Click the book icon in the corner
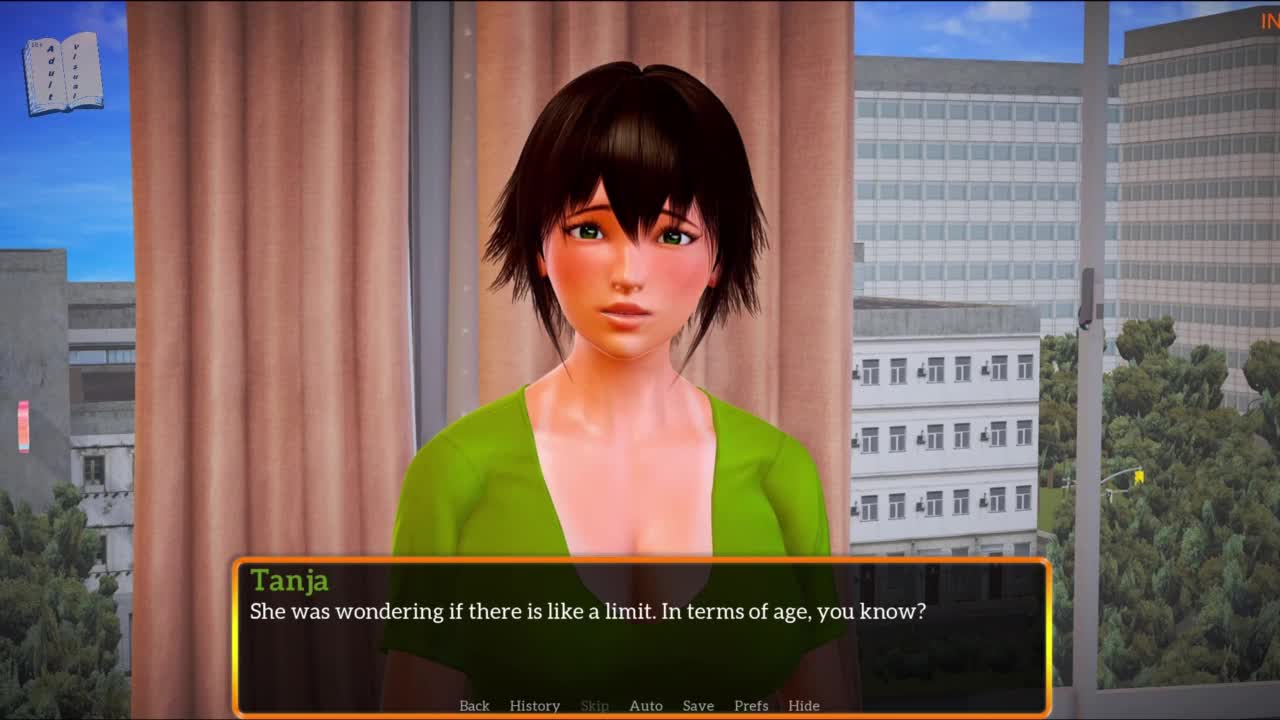 coord(63,74)
